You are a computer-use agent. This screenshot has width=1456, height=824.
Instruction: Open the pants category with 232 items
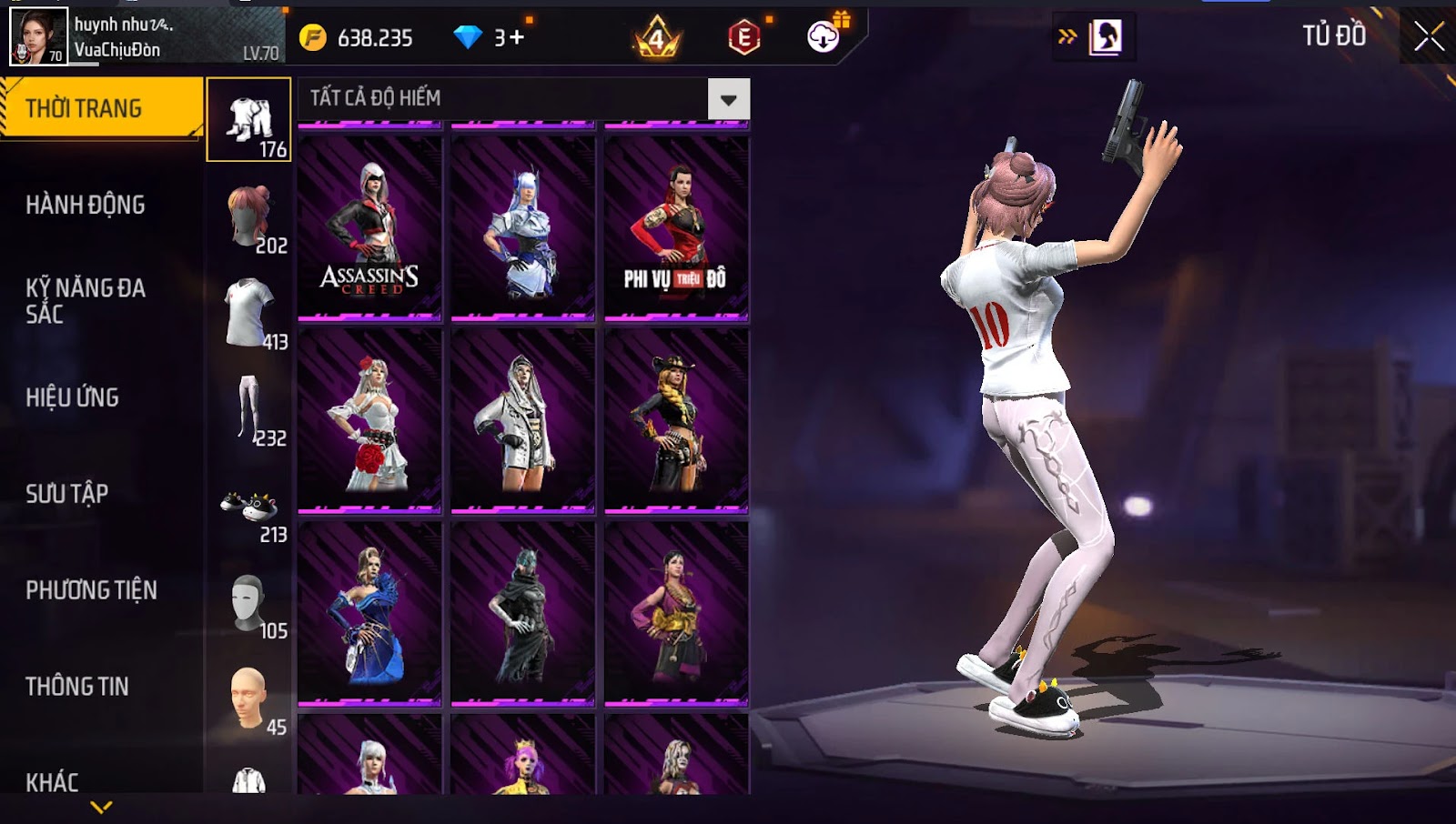(x=249, y=409)
